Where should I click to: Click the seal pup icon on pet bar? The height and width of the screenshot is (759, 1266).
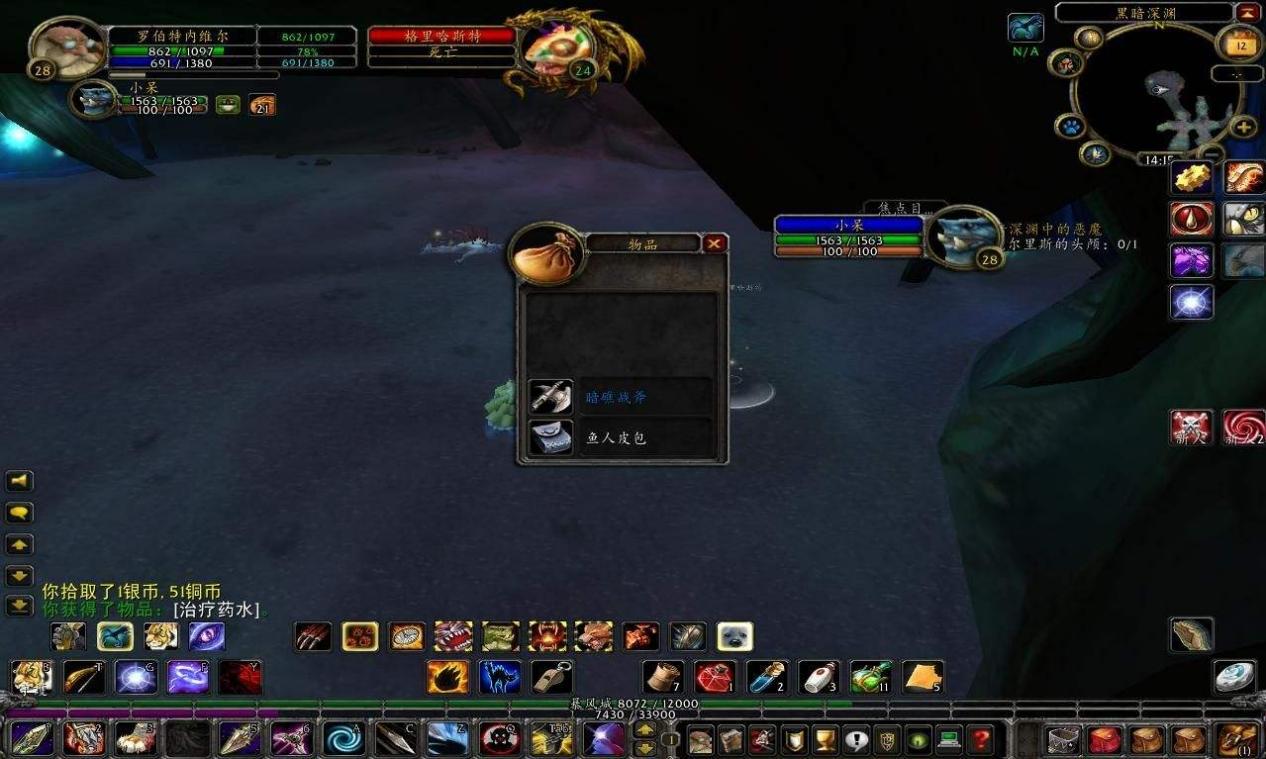735,636
